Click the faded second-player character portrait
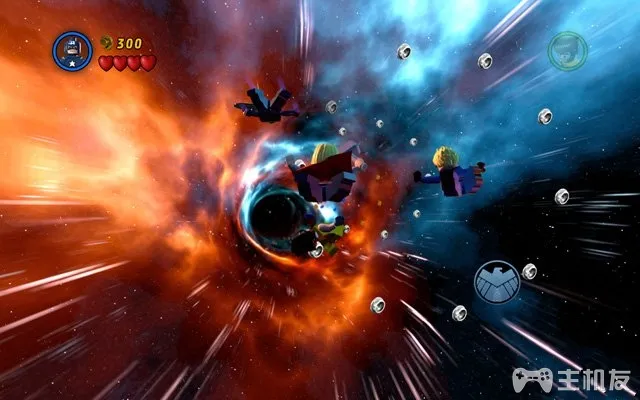Screen dimensions: 640x400 [x=566, y=51]
